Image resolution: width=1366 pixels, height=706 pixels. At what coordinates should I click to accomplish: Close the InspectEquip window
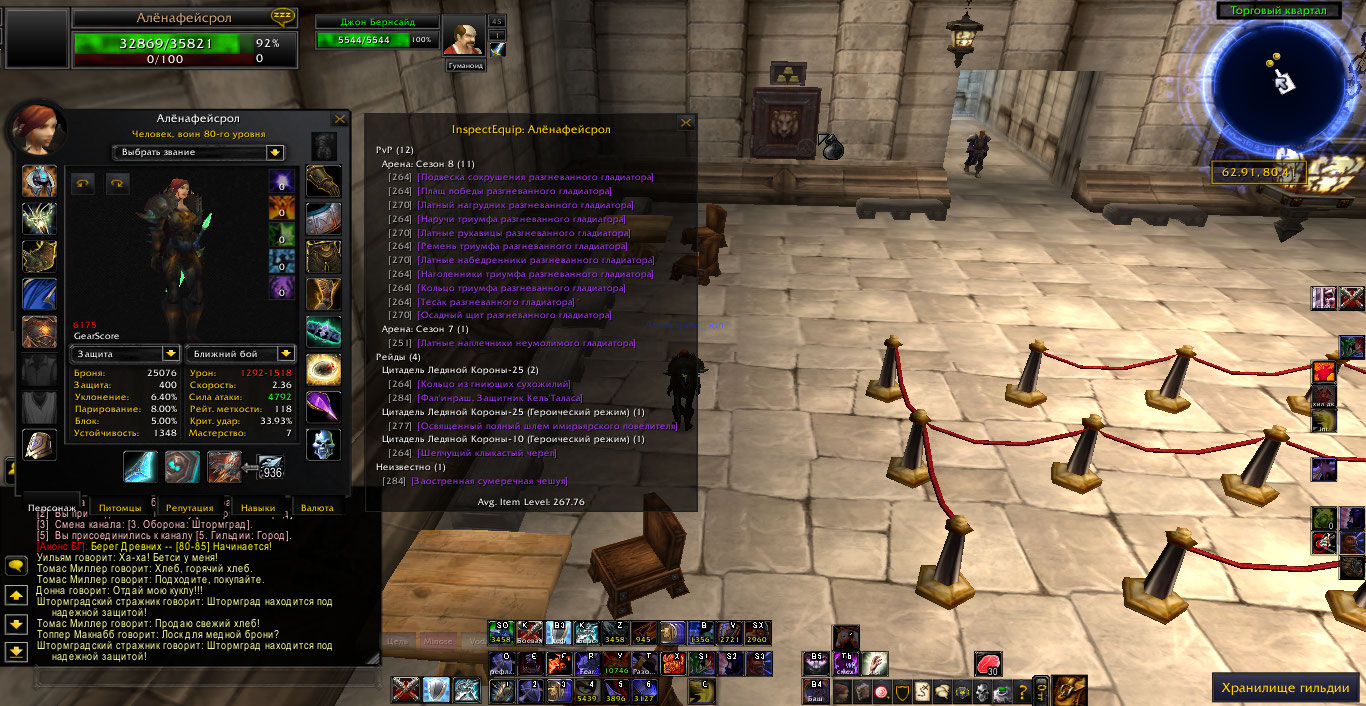(x=686, y=123)
